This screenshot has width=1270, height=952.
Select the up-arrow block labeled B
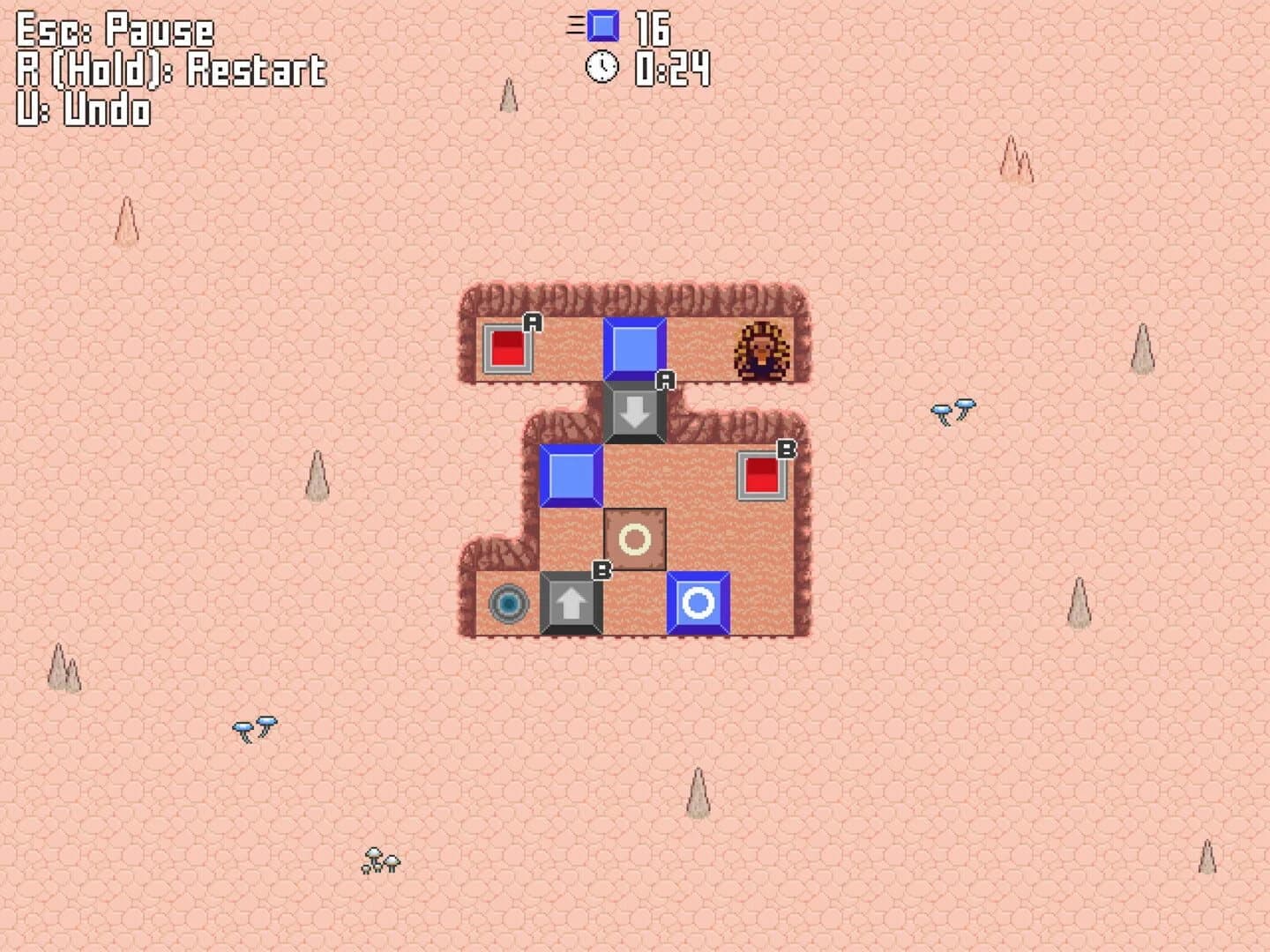(x=571, y=604)
